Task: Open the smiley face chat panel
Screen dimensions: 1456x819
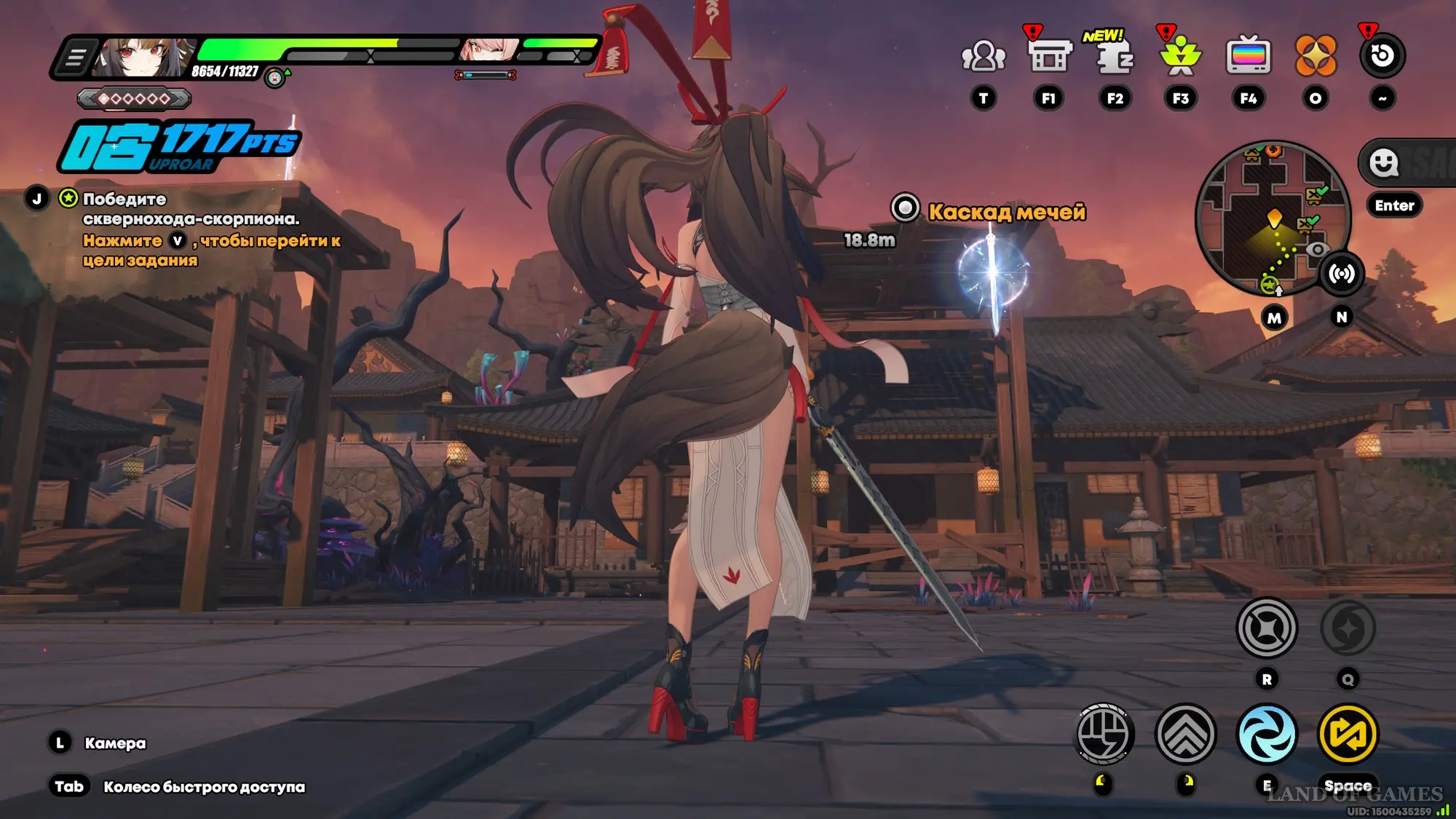Action: tap(1384, 162)
